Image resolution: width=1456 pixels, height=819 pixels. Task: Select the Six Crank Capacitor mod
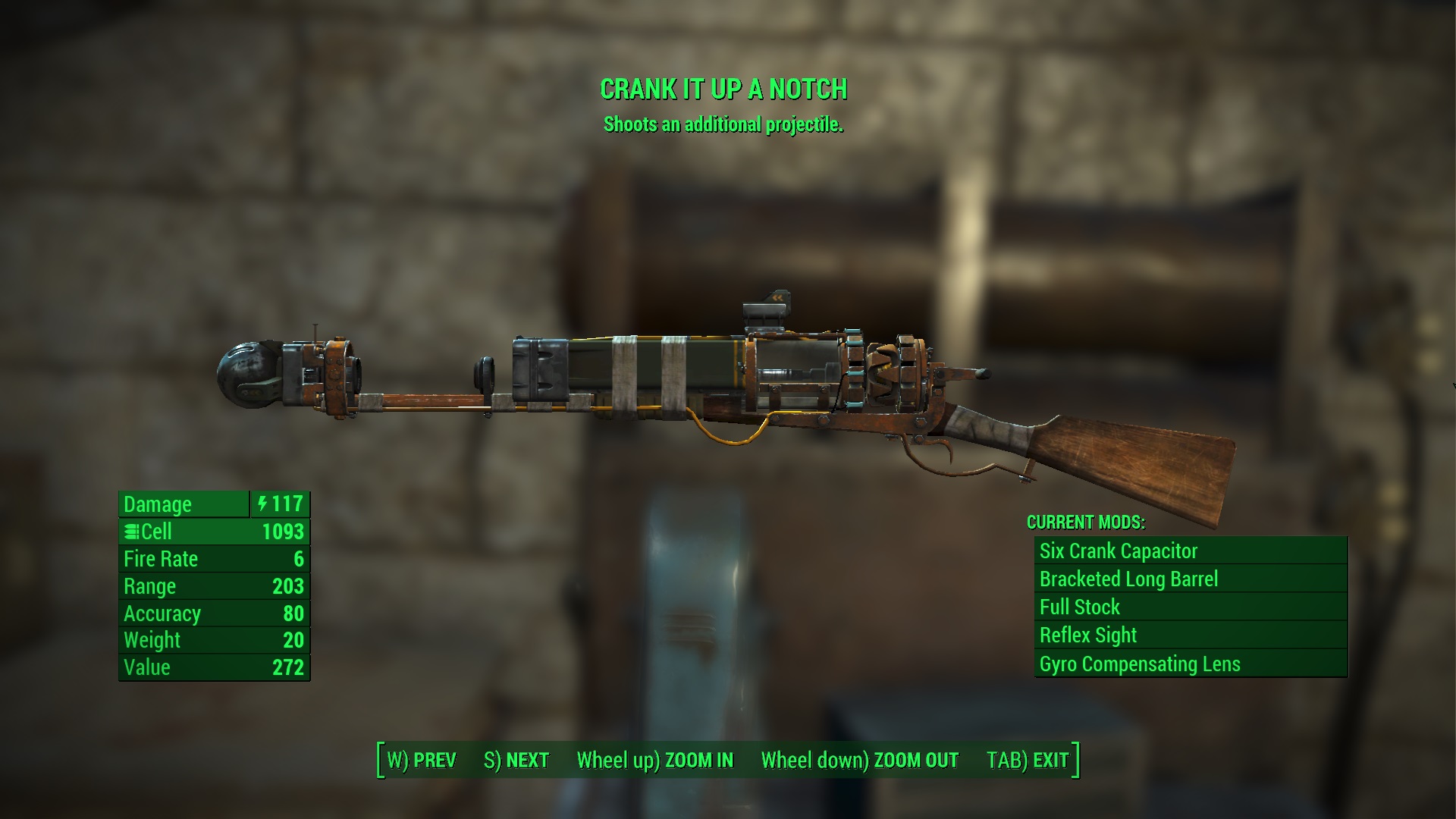point(1191,551)
